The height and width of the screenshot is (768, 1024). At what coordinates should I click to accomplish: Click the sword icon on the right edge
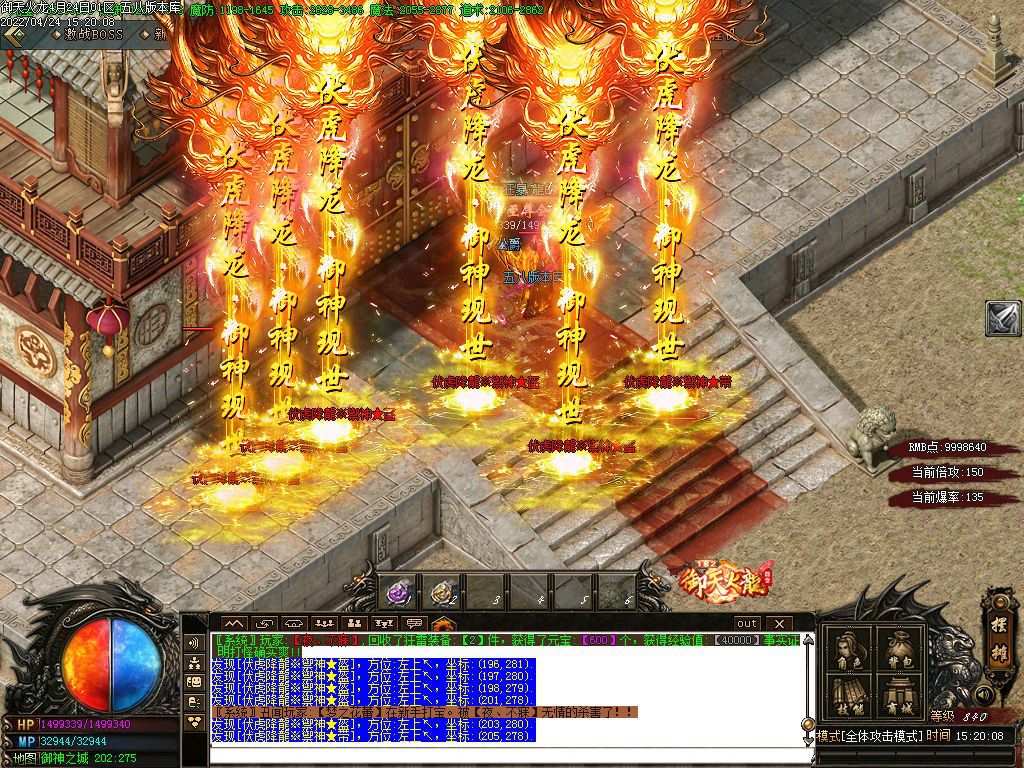tap(1003, 318)
